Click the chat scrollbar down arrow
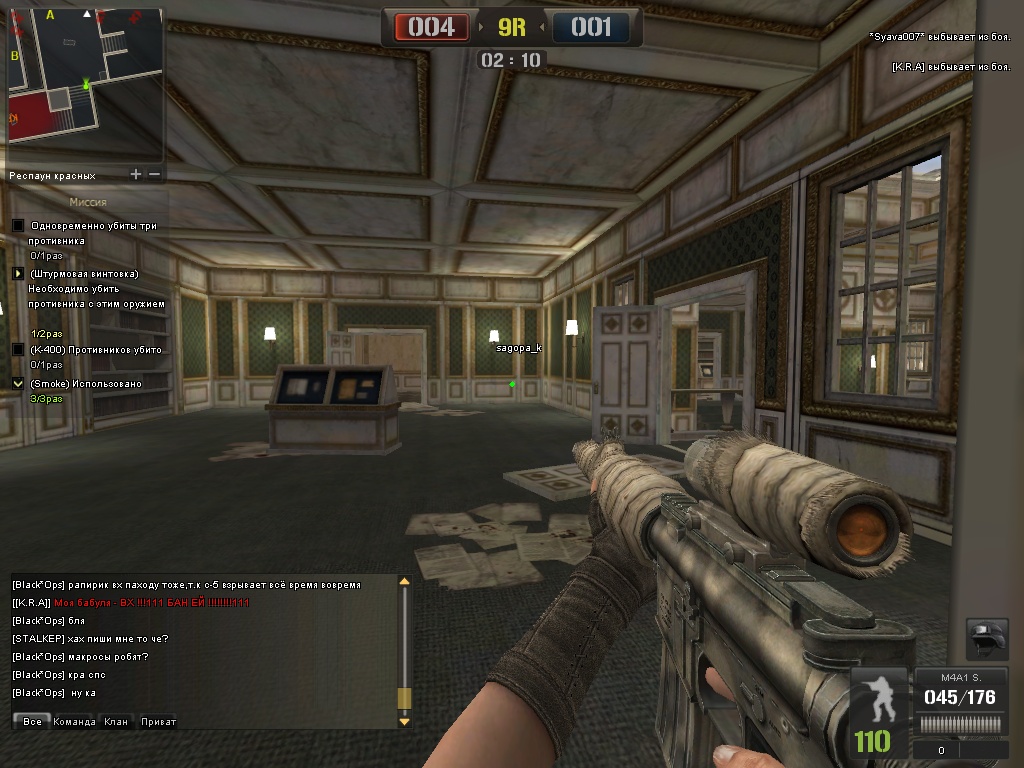 [x=404, y=721]
